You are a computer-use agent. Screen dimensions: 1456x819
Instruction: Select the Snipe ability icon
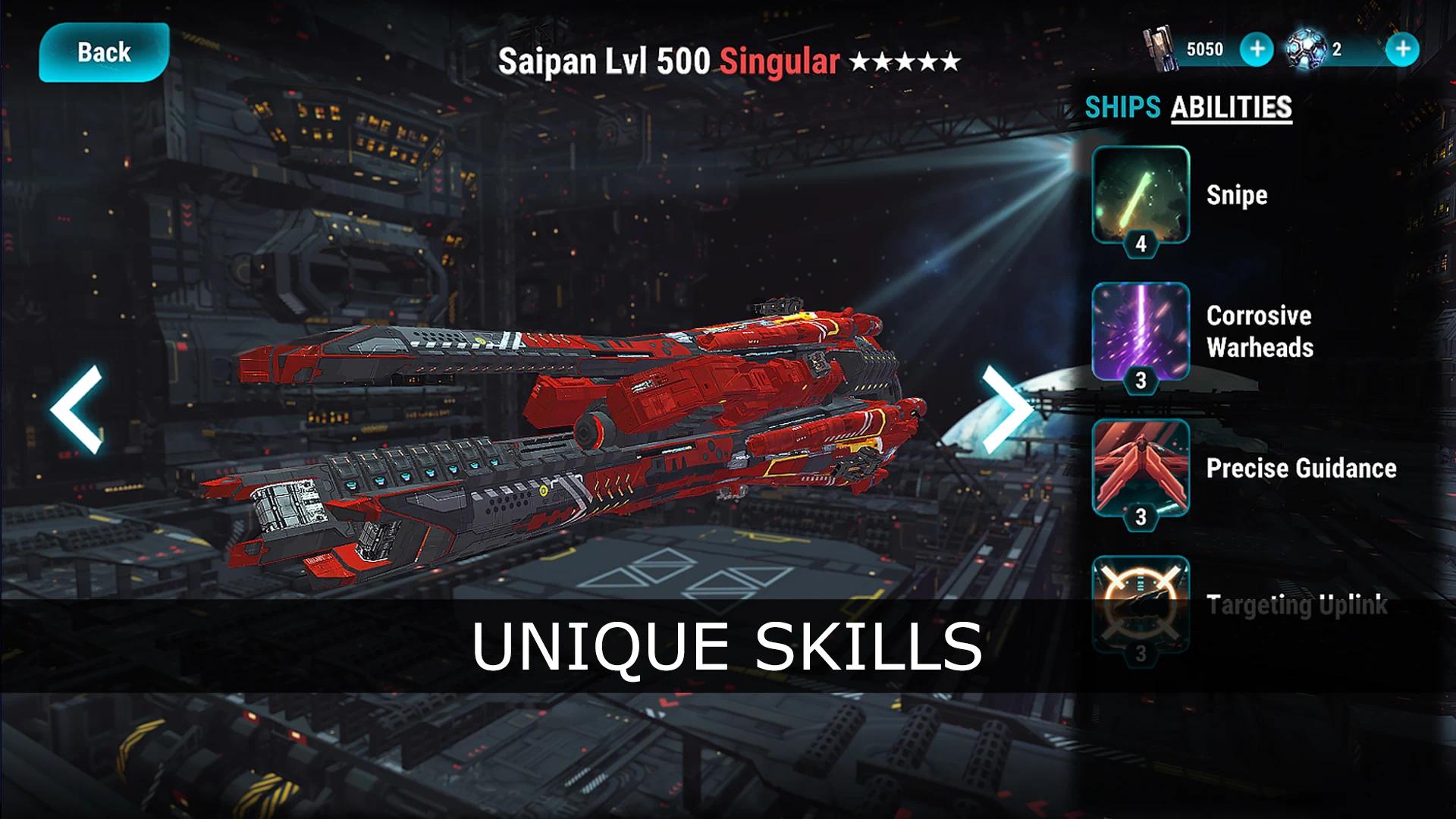(1140, 193)
